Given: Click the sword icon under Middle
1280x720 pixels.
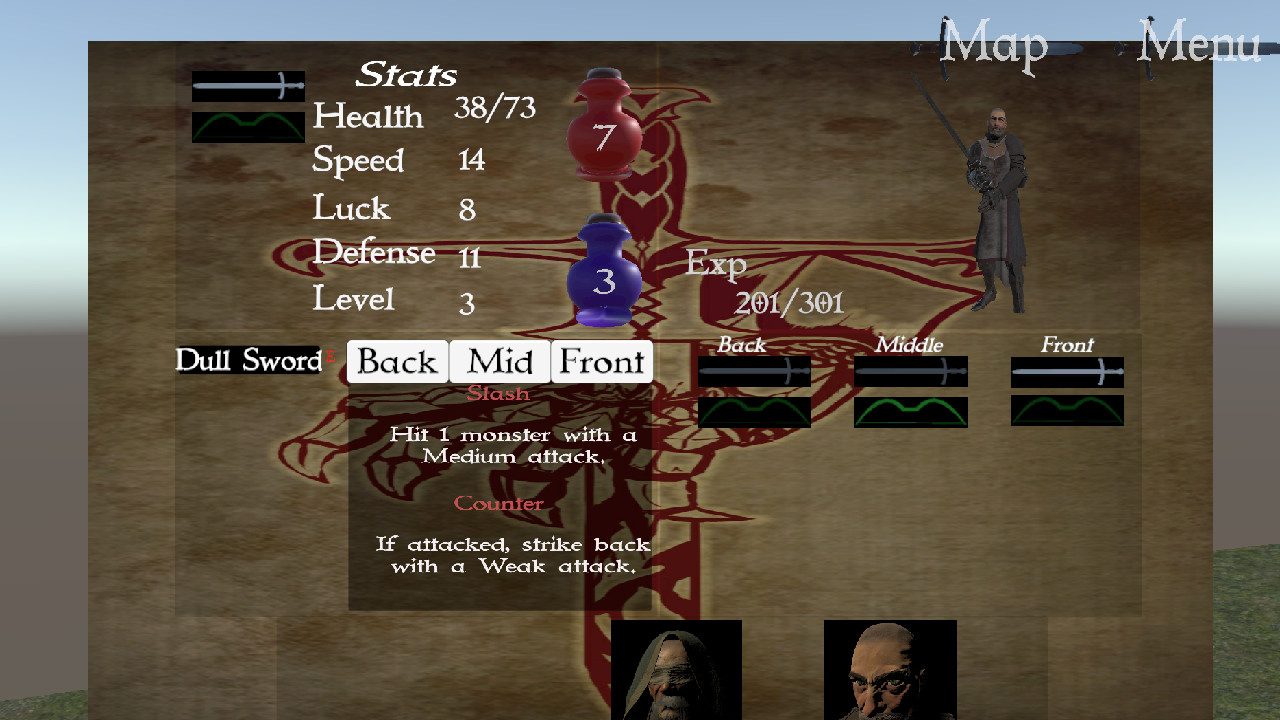Looking at the screenshot, I should 910,372.
